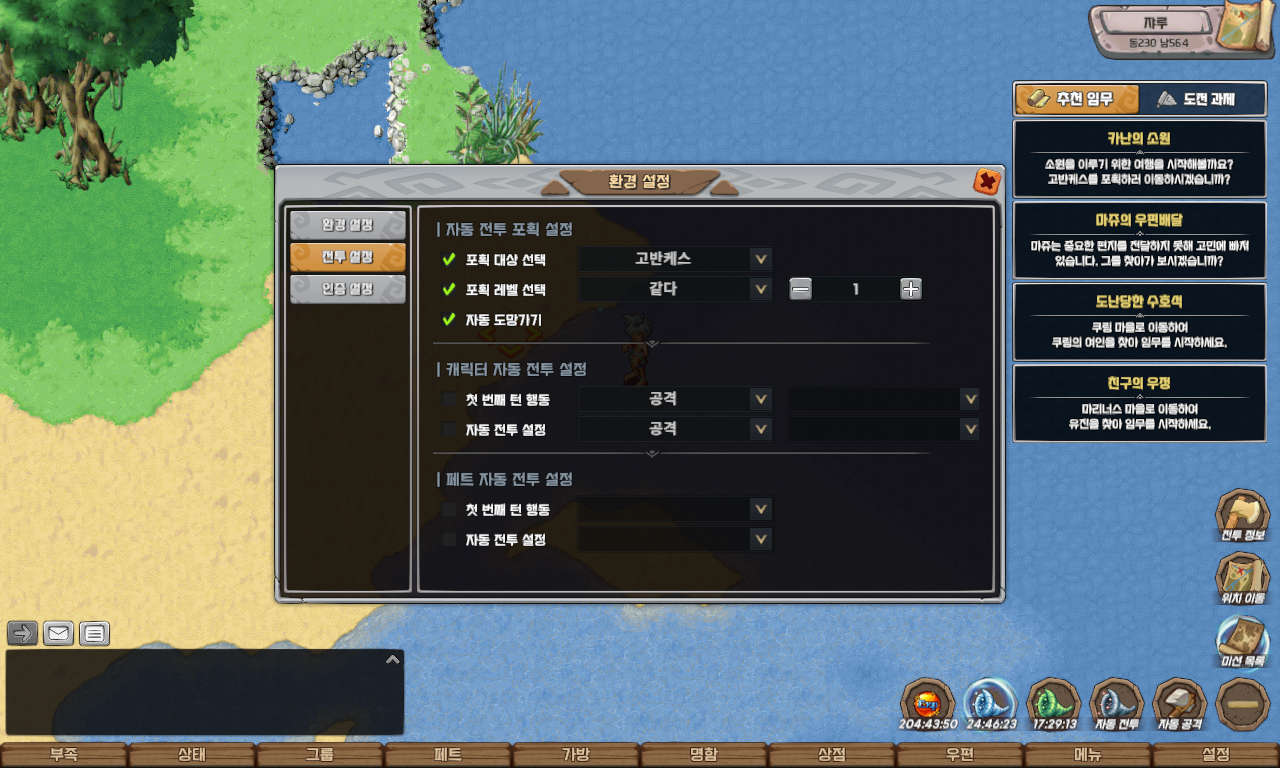Open the 상점 menu
The height and width of the screenshot is (768, 1280).
pos(832,755)
